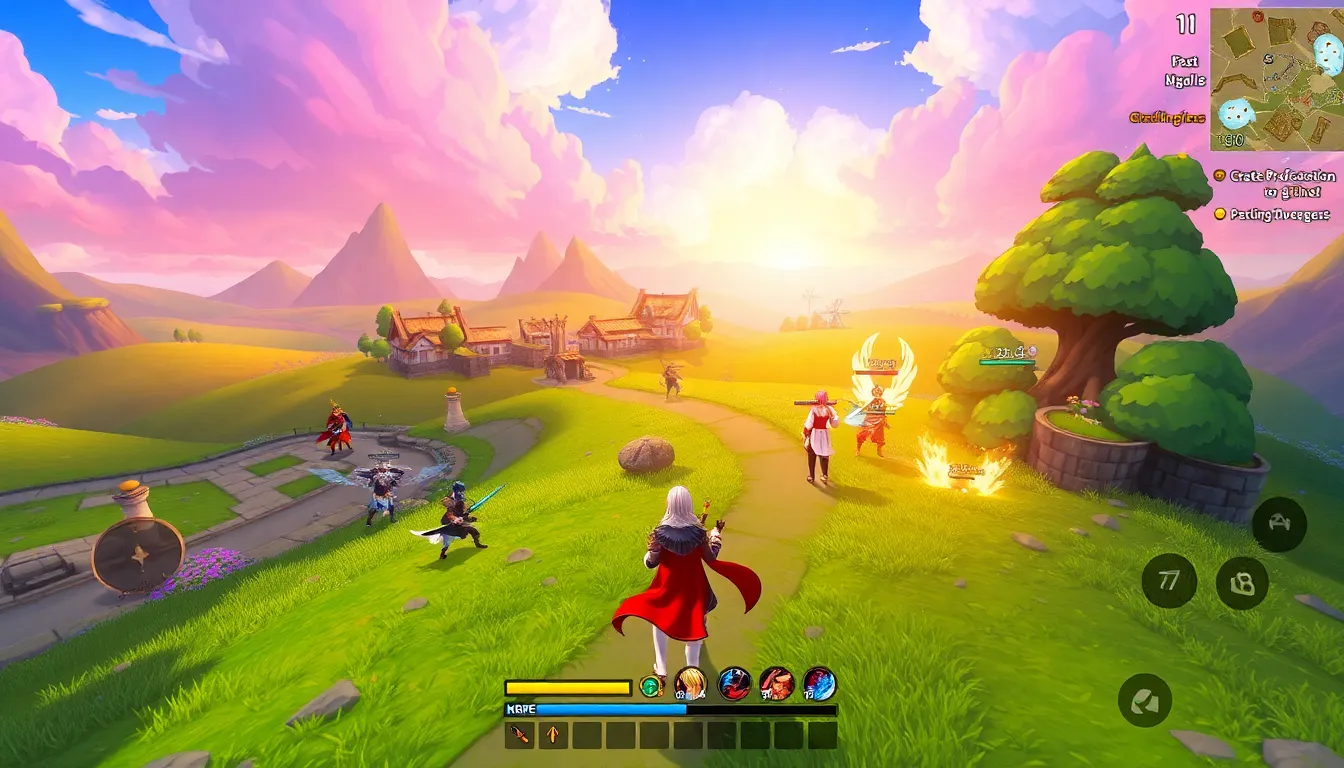
Task: Select the dagger hotbar slot
Action: [520, 735]
